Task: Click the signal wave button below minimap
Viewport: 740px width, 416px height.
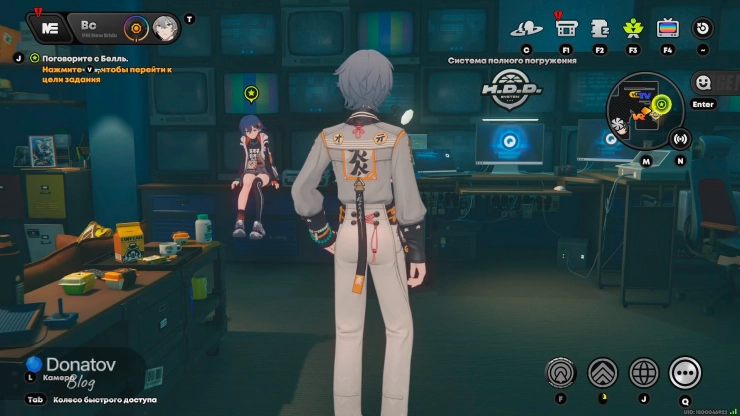Action: click(680, 138)
